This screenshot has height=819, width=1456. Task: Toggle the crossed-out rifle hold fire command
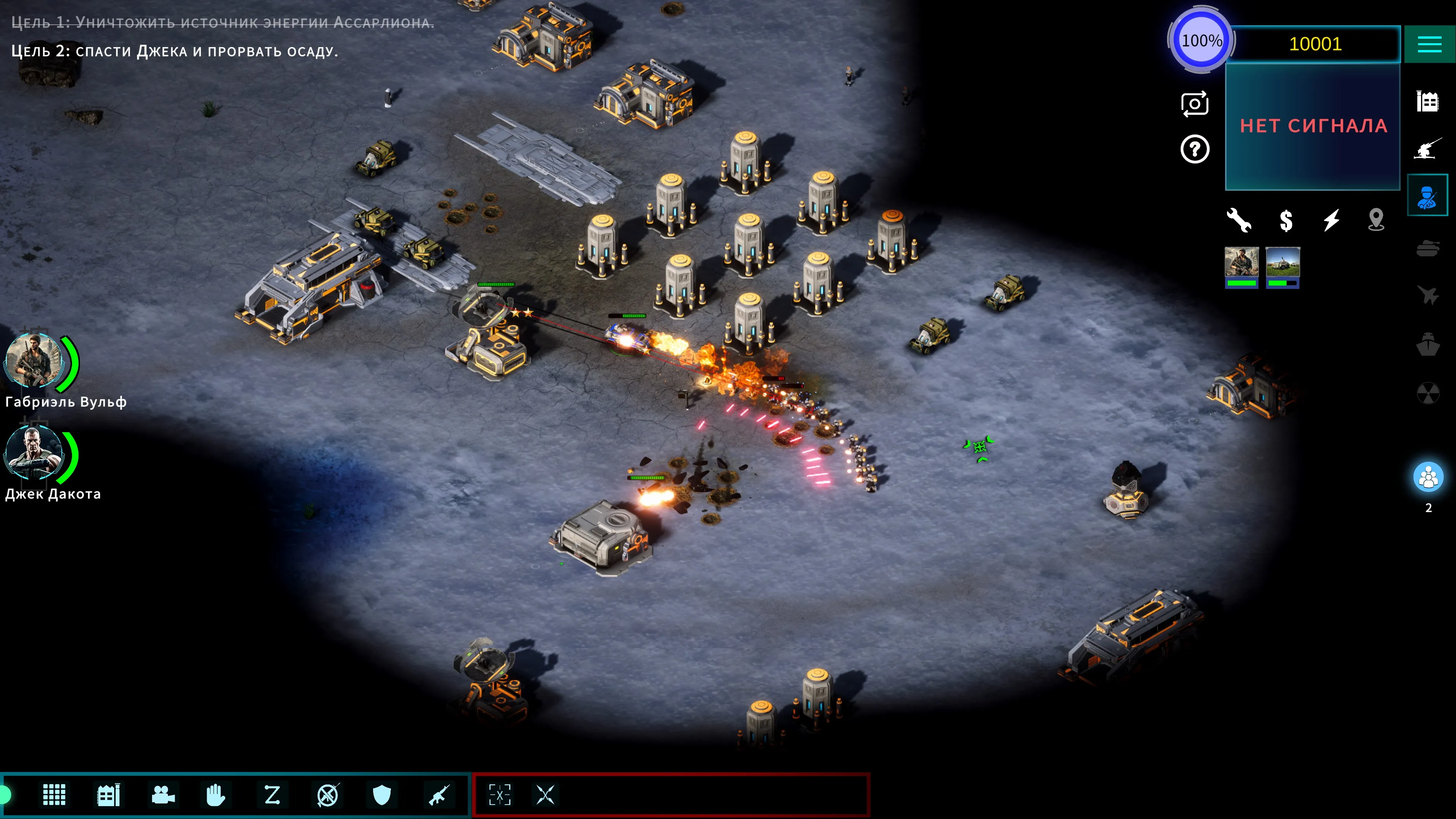point(327,795)
